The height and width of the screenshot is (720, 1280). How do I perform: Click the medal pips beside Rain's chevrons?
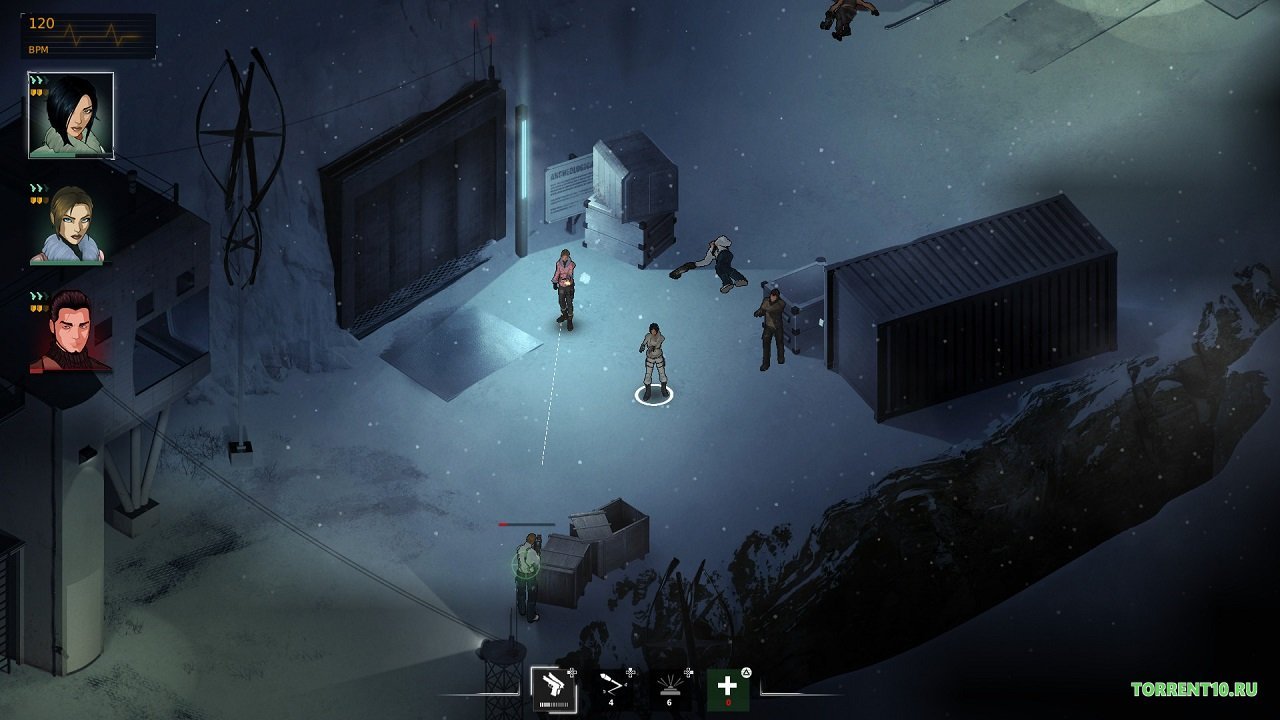[x=40, y=198]
